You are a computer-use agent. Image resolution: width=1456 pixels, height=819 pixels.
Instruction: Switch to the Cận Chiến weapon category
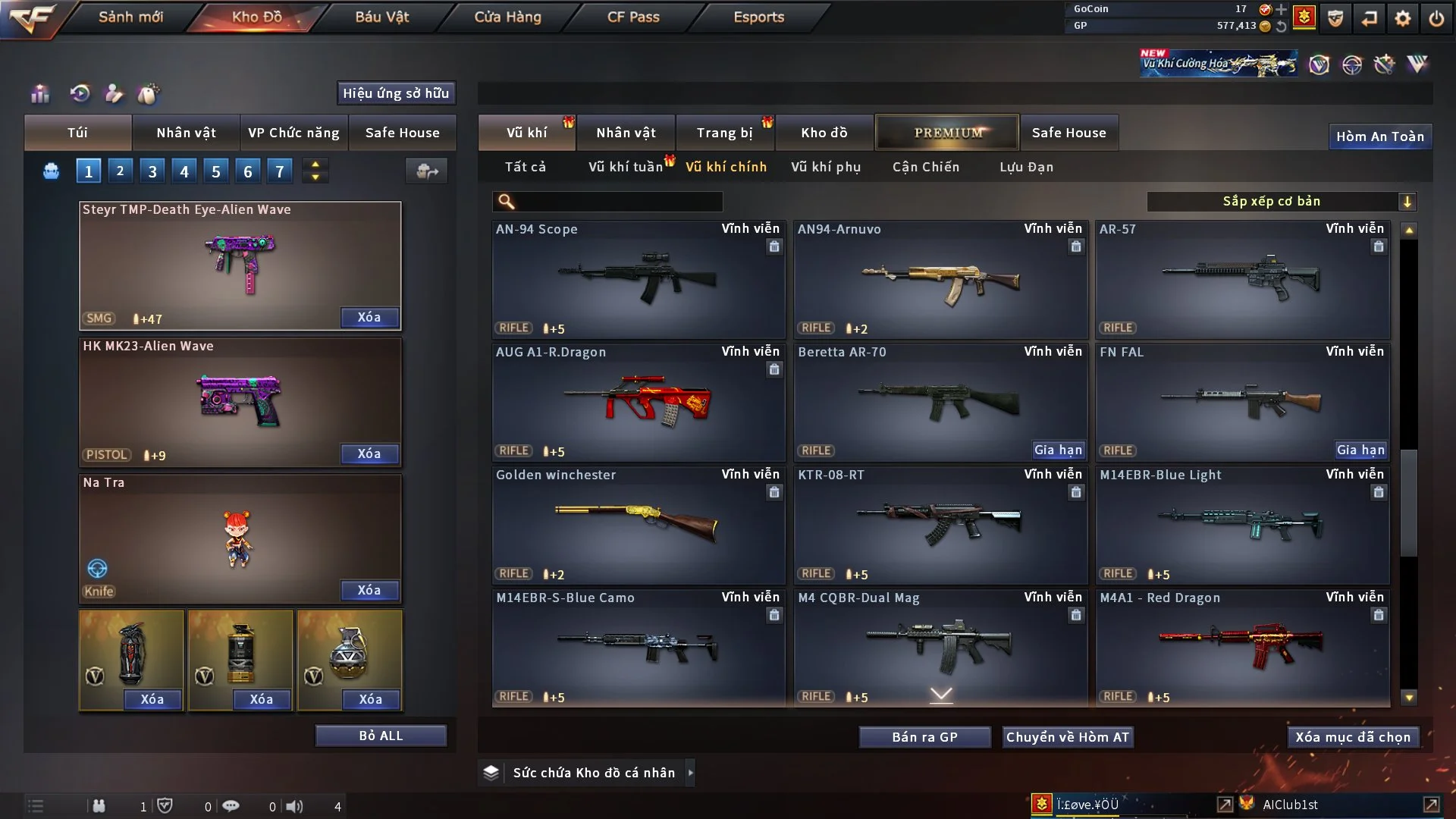coord(926,167)
